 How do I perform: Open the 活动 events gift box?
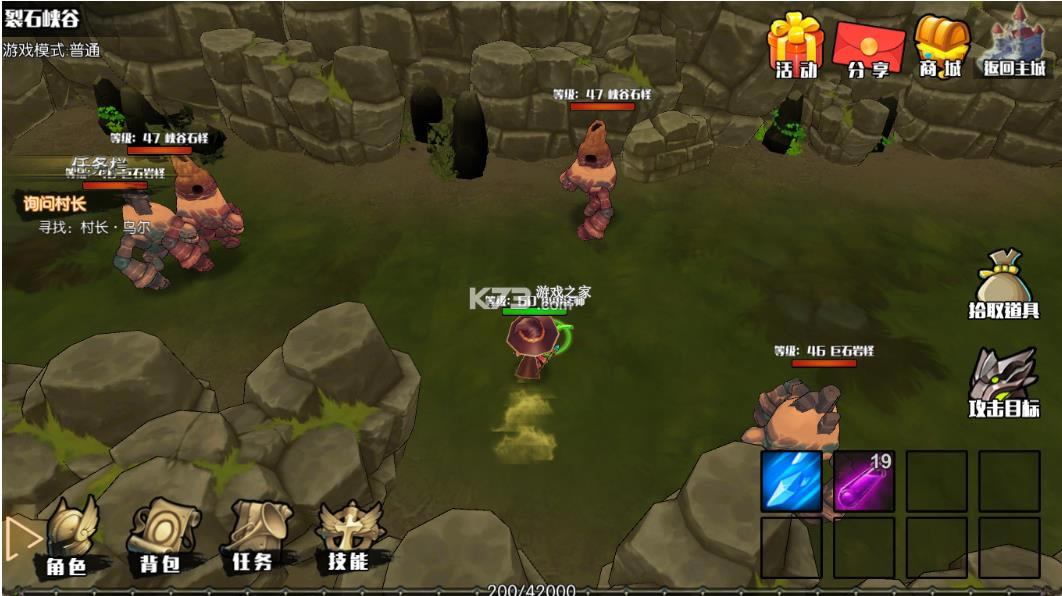click(795, 45)
